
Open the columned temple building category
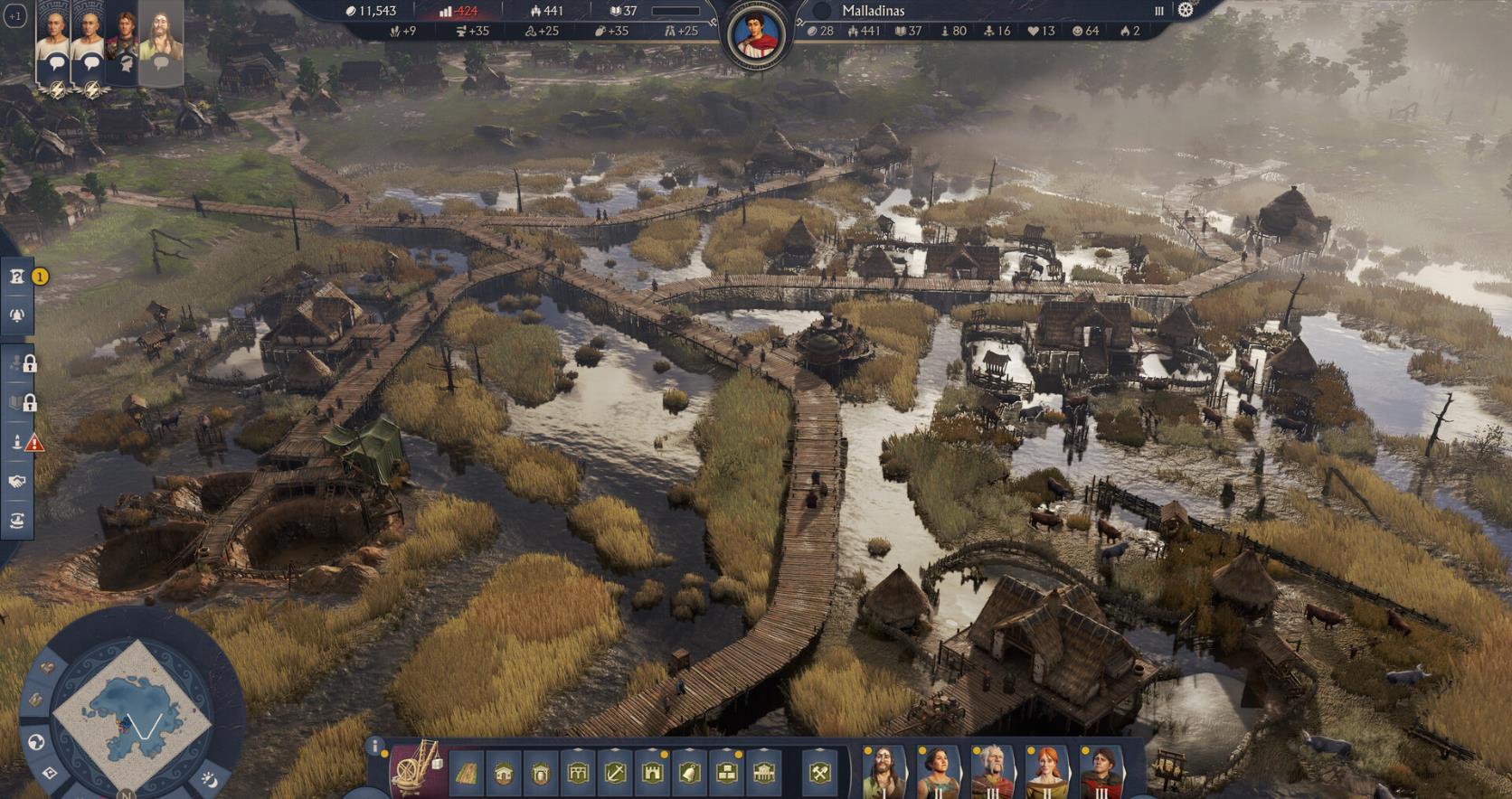click(x=763, y=774)
